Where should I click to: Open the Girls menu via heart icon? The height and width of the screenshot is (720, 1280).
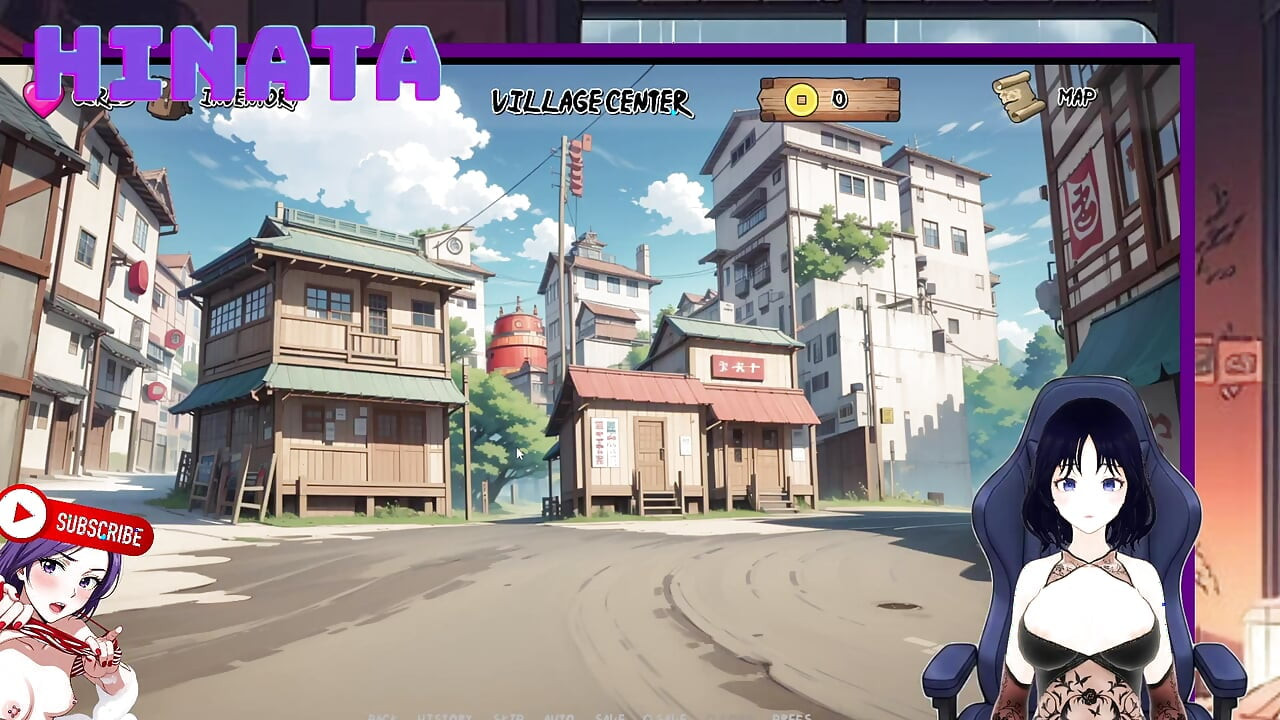click(x=42, y=98)
